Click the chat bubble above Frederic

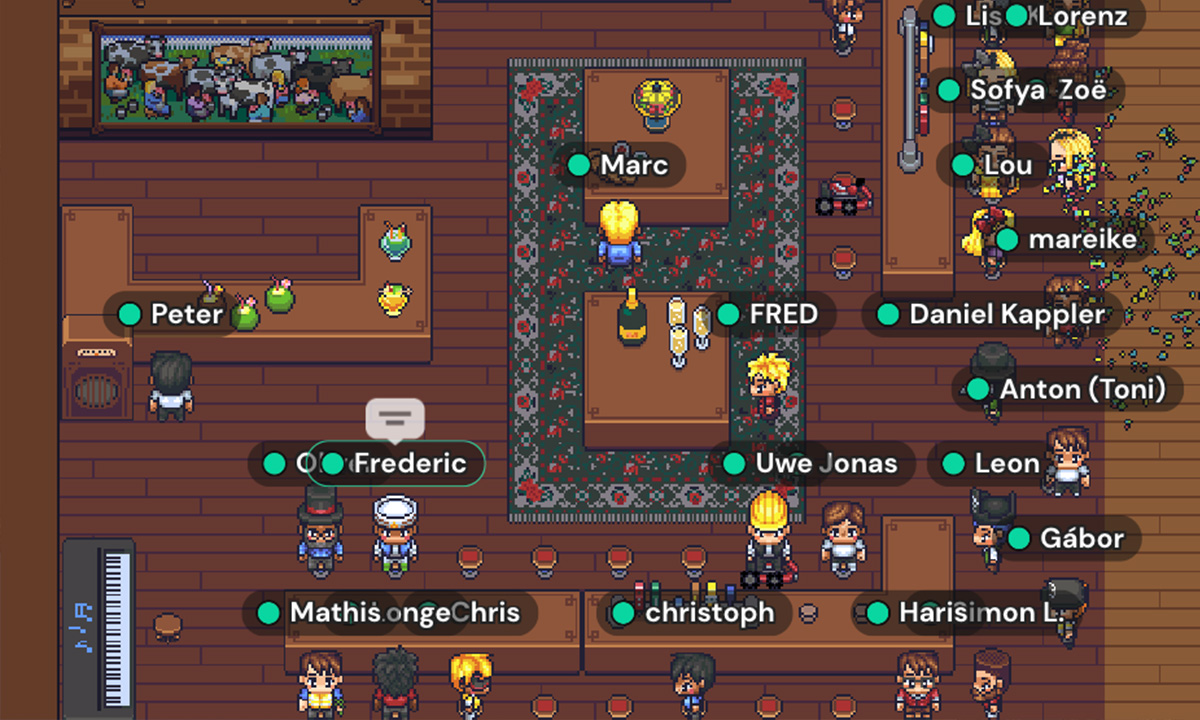pos(395,418)
